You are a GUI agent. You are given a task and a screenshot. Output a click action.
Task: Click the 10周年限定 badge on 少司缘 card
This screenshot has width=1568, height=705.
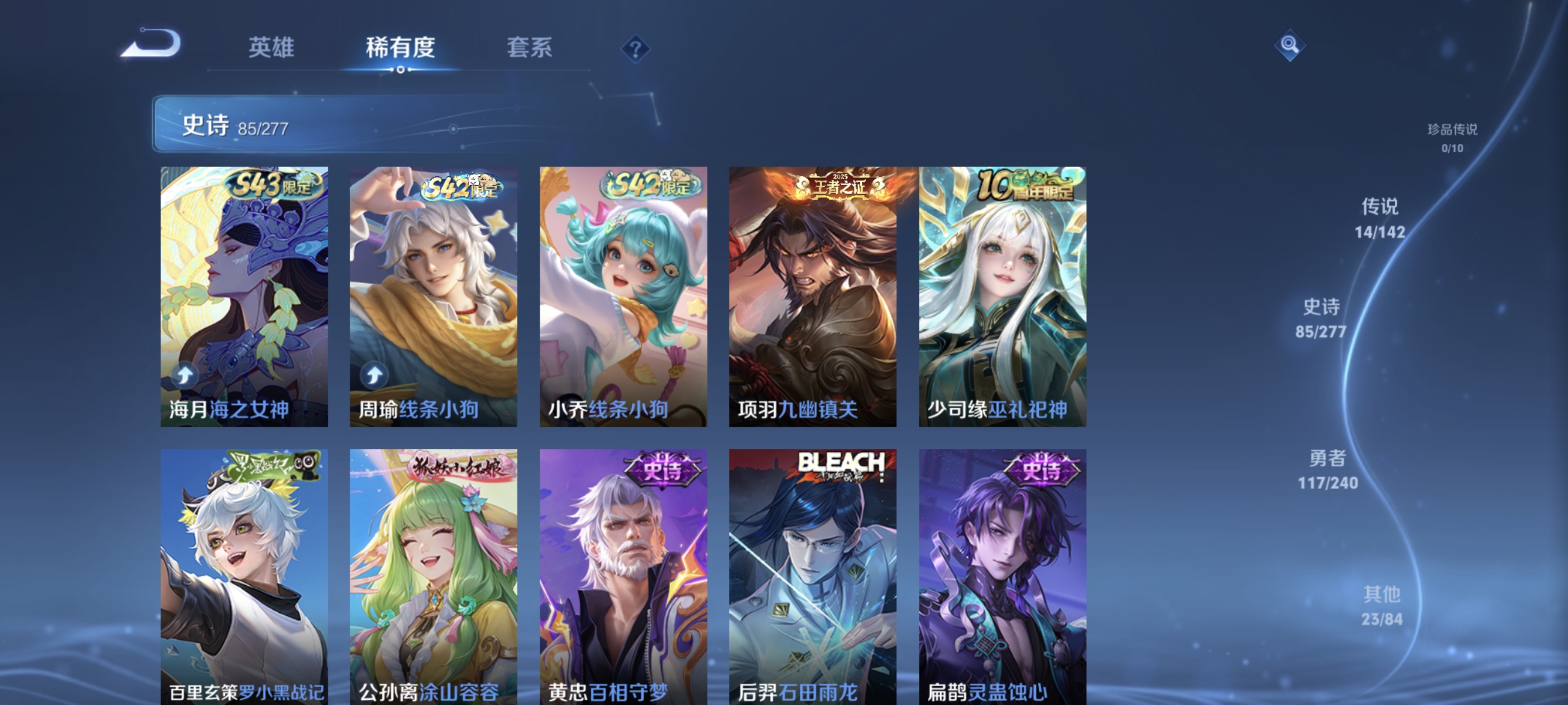click(x=1028, y=188)
